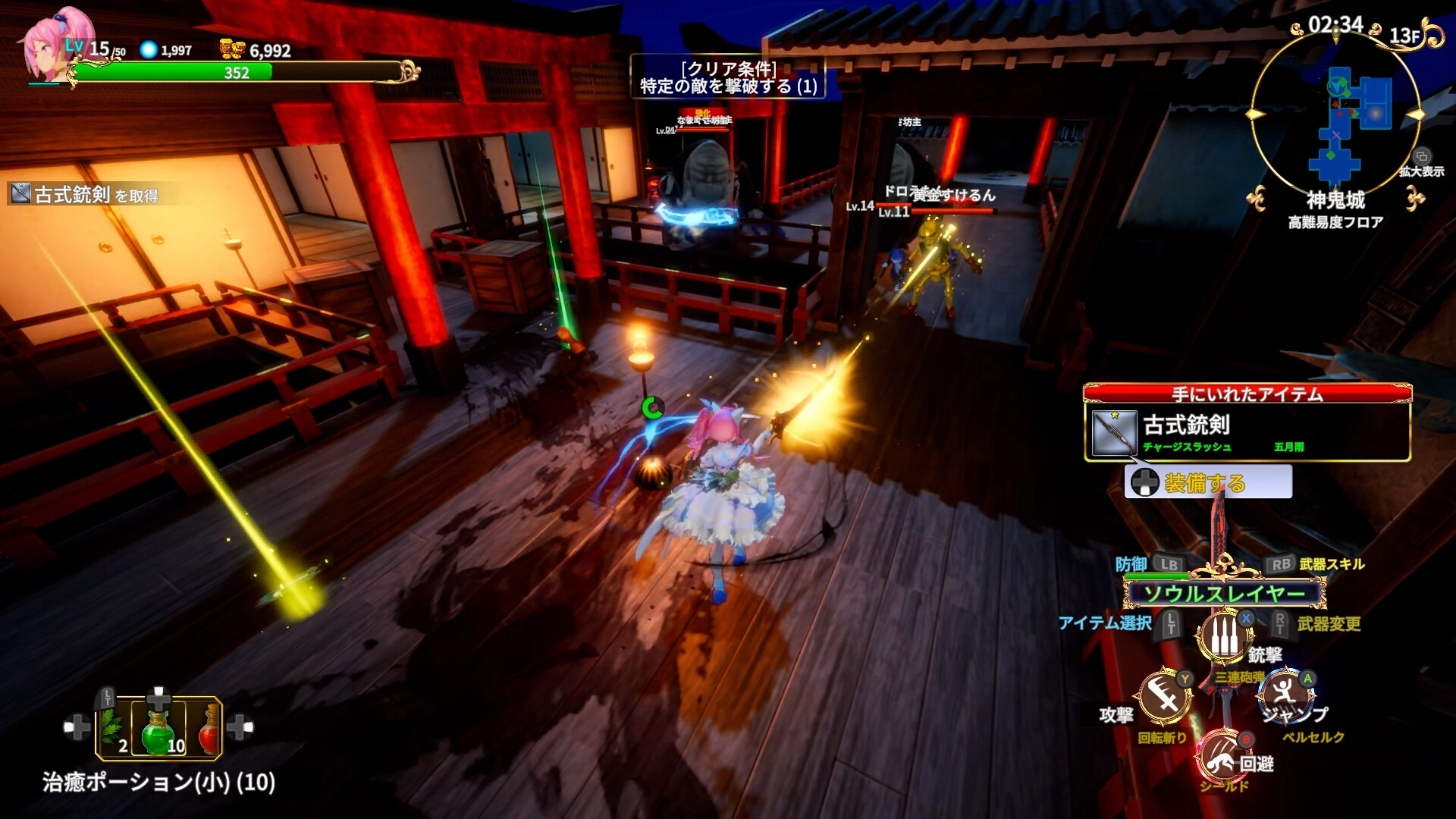Click the 古式銃剣を取得 pickup notification
The image size is (1456, 819).
pos(85,195)
